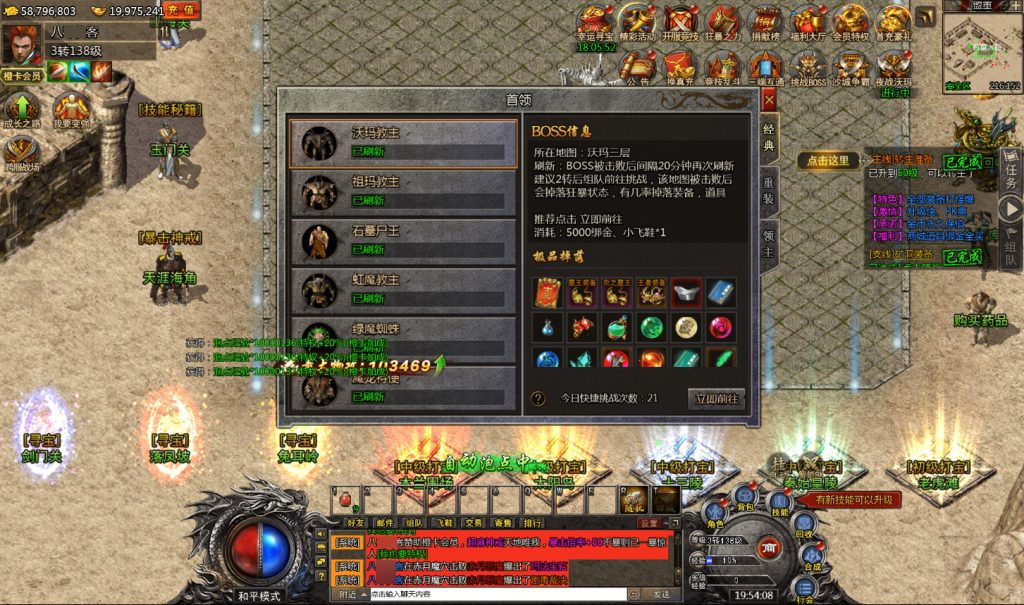Close the 首领 boss panel
This screenshot has height=605, width=1024.
(768, 100)
